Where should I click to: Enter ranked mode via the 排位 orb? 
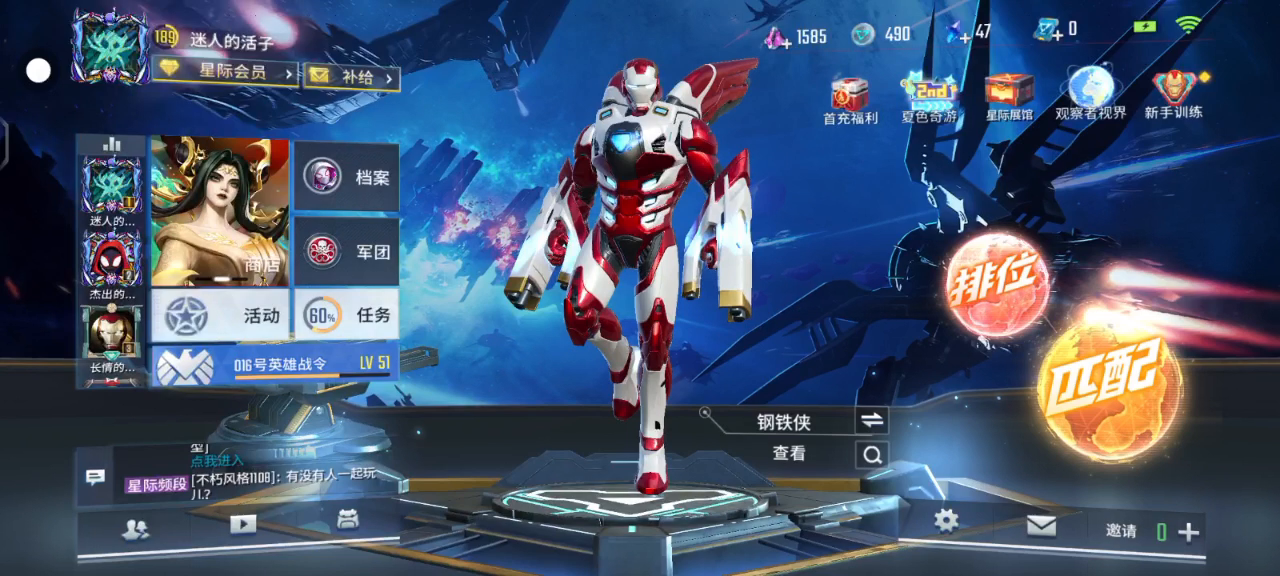click(997, 283)
